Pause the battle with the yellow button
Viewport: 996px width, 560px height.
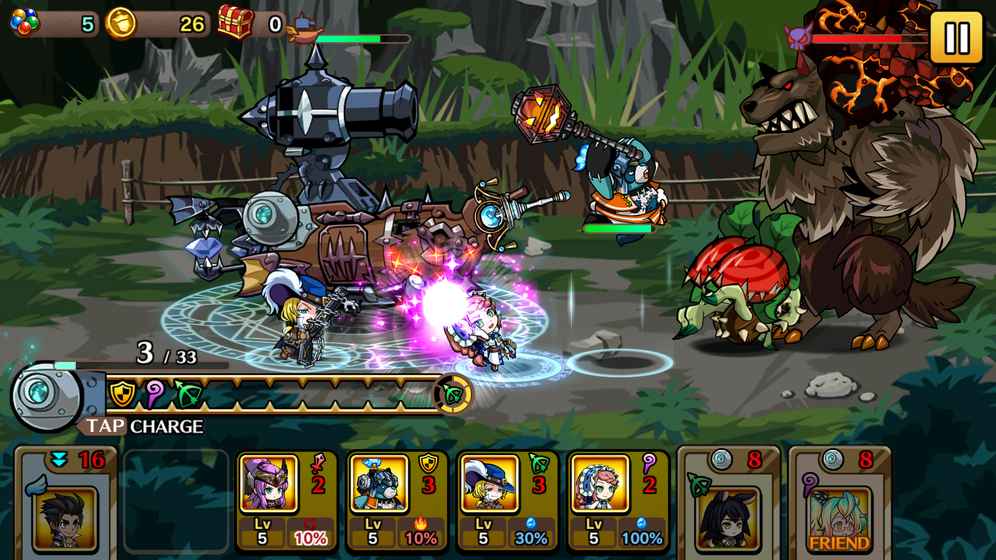pos(955,38)
